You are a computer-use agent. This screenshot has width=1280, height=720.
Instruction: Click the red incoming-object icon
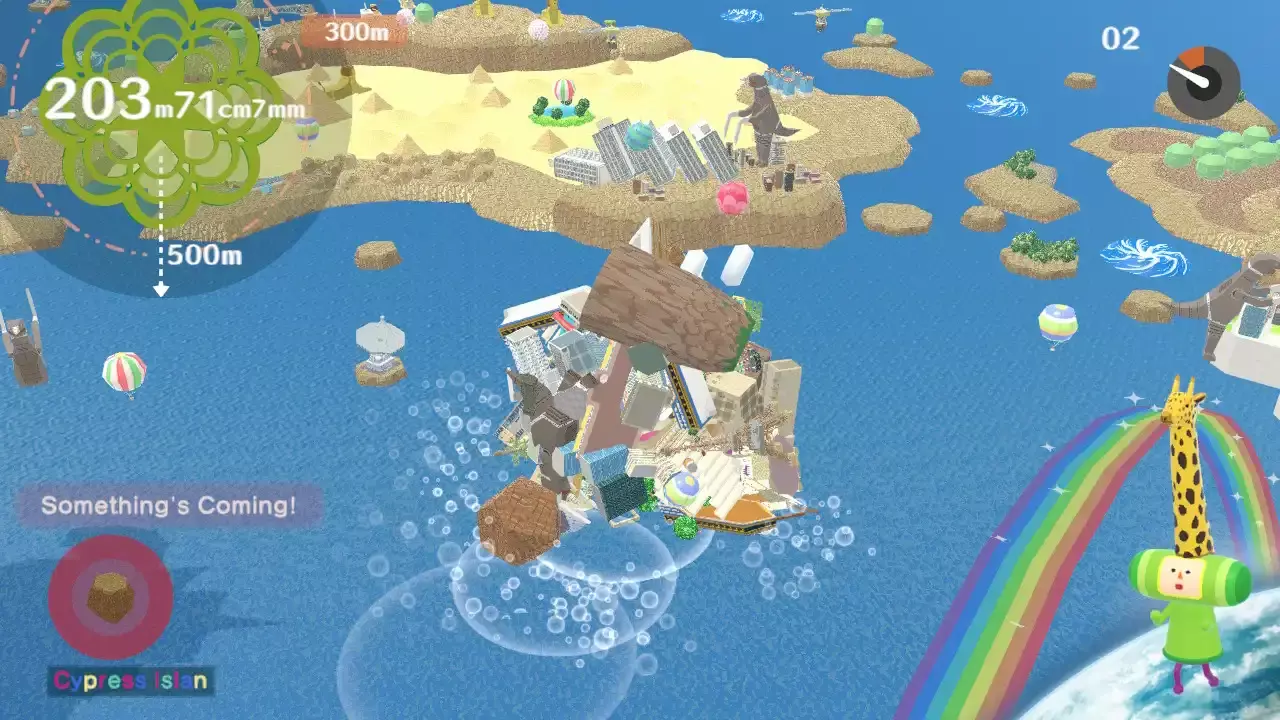pyautogui.click(x=110, y=597)
